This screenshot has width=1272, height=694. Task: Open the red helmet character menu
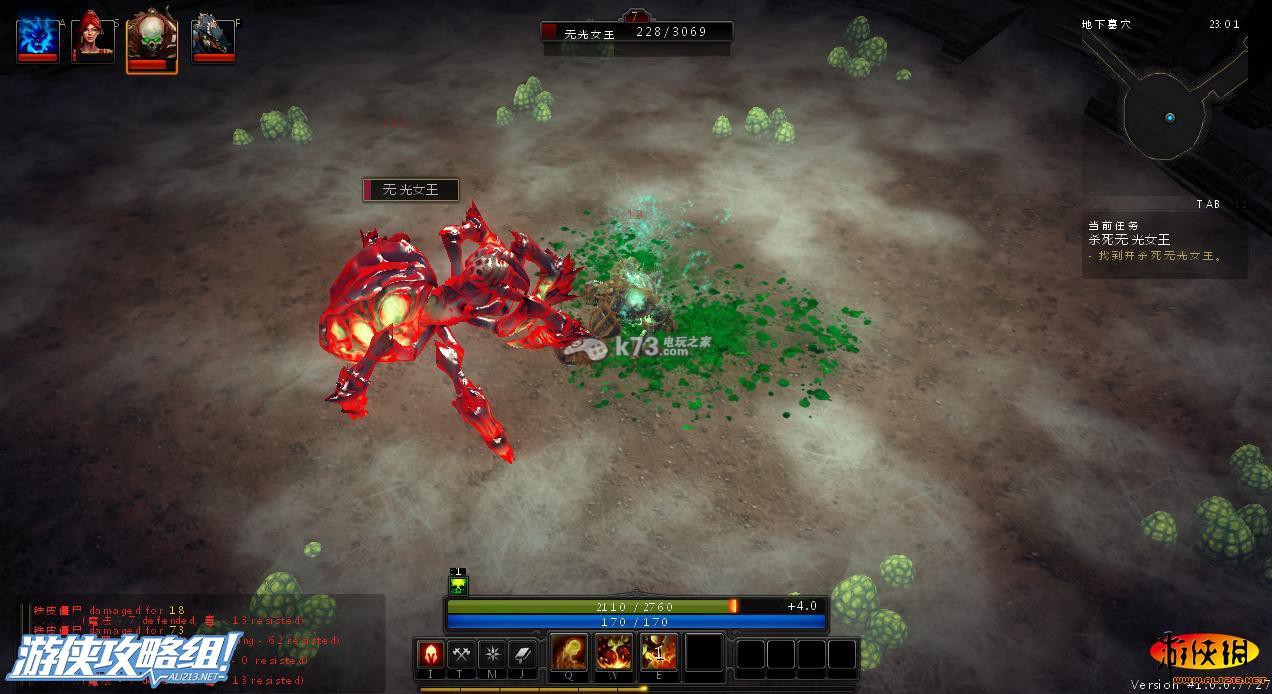coord(431,655)
